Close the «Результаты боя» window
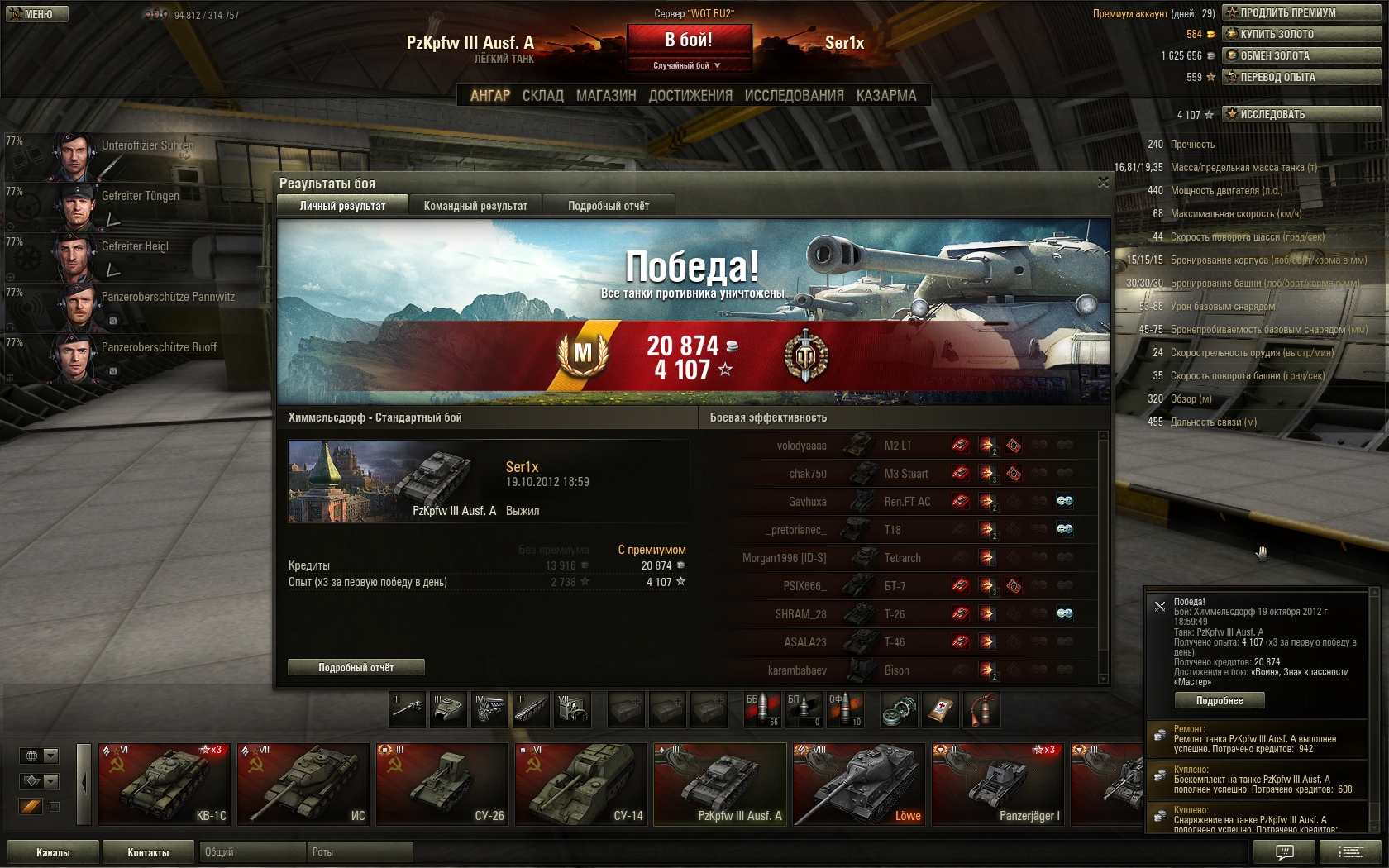 1103,183
